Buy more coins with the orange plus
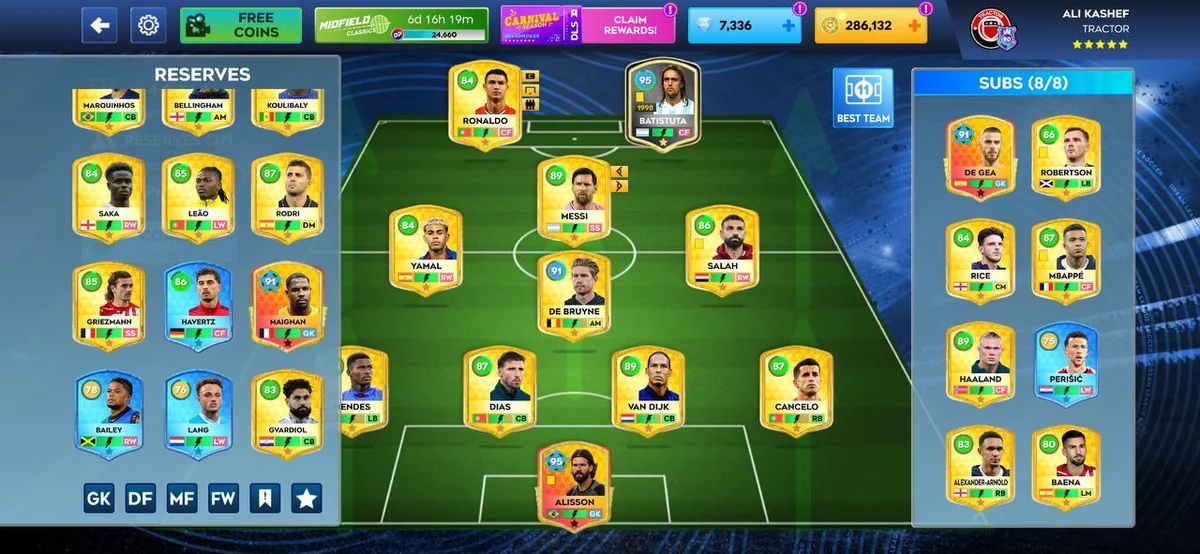Viewport: 1200px width, 554px height. 912,25
